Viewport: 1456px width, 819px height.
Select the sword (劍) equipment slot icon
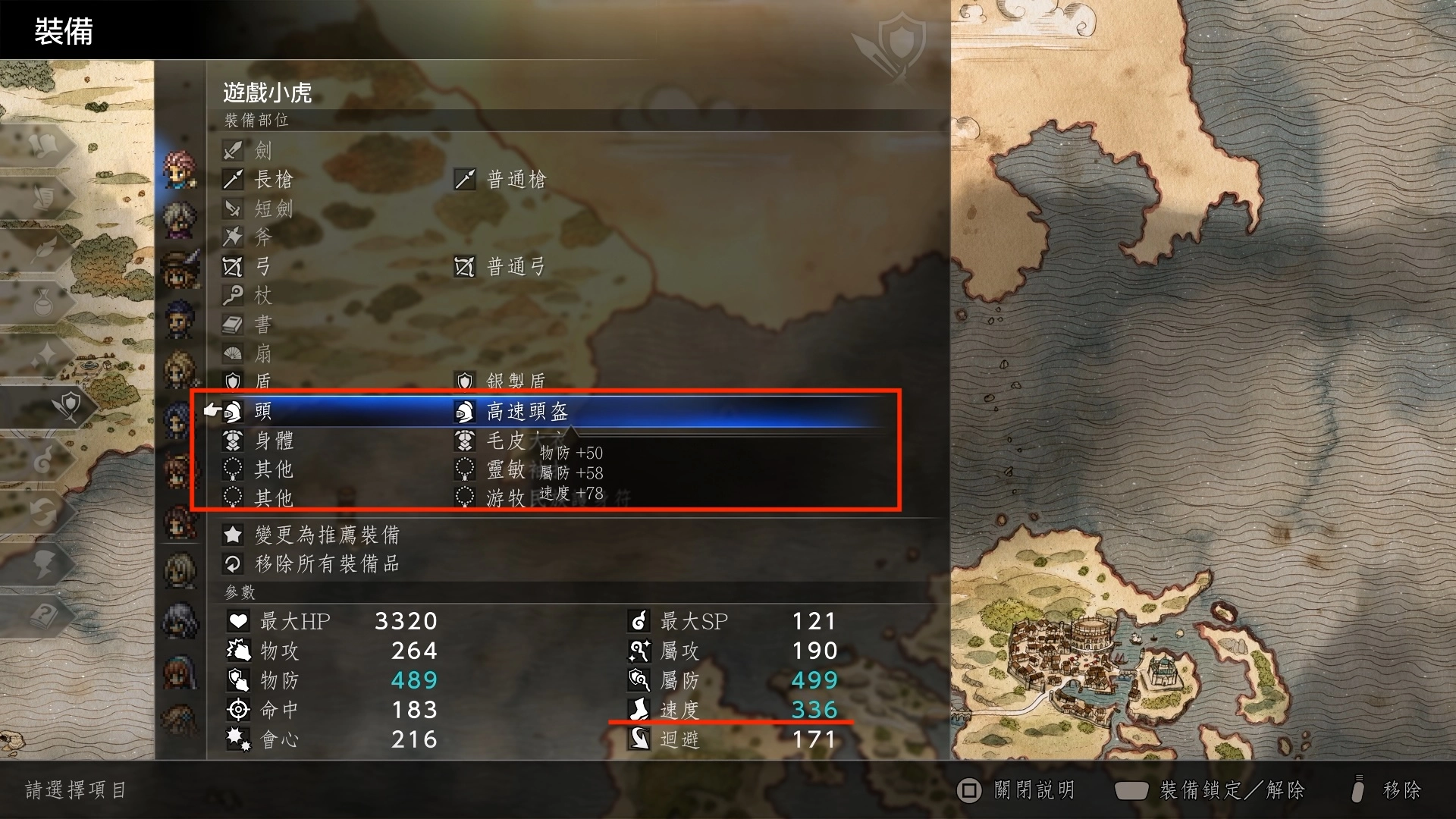pyautogui.click(x=232, y=150)
